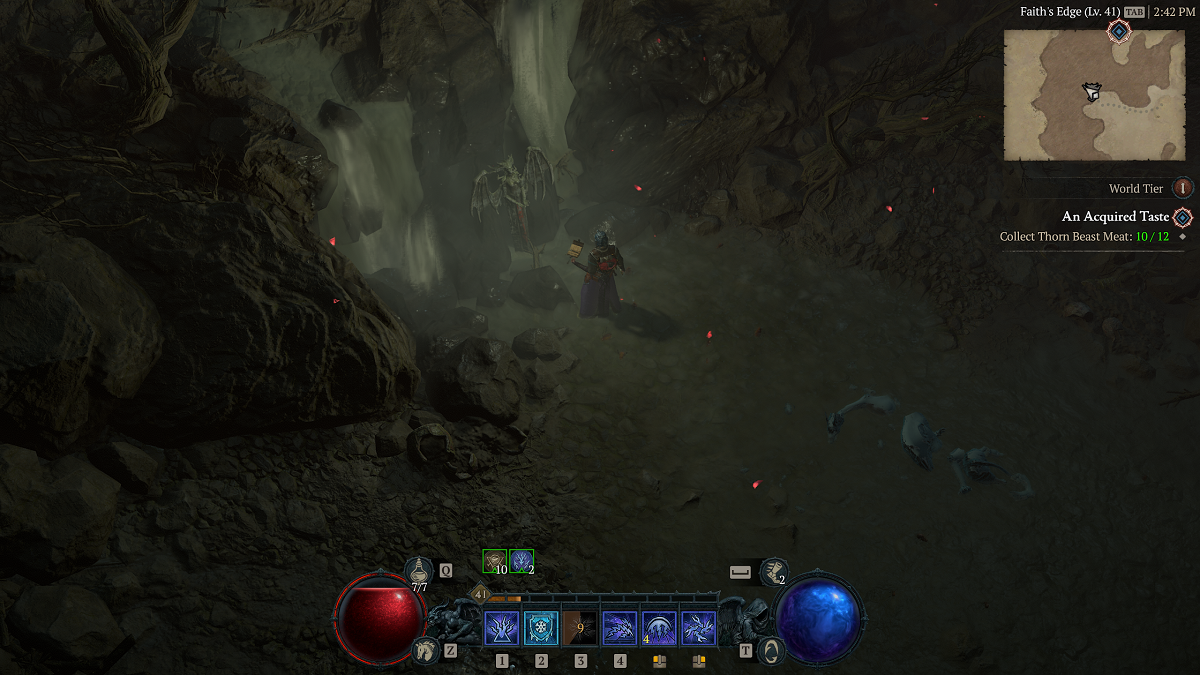Cast the snowflake shield skill

[541, 629]
